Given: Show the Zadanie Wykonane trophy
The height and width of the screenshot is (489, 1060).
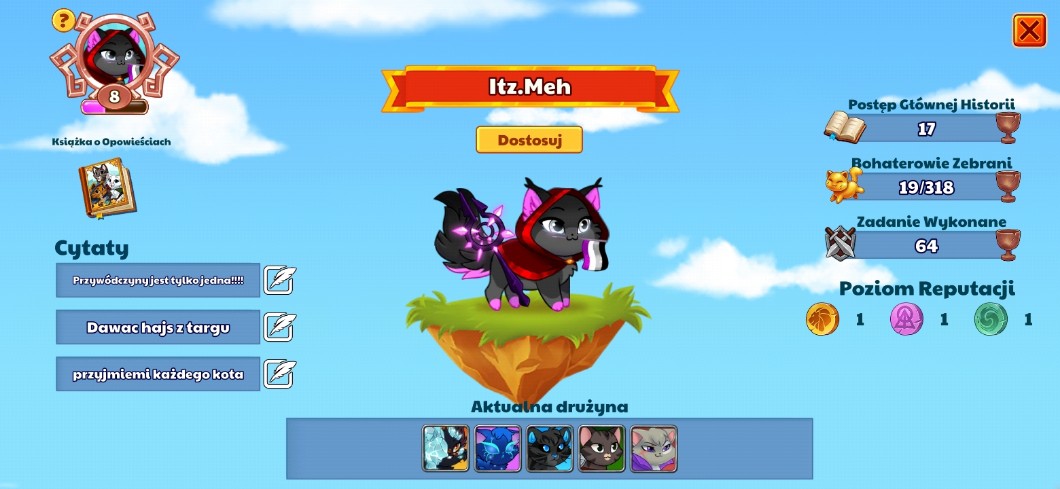Looking at the screenshot, I should coord(1008,244).
